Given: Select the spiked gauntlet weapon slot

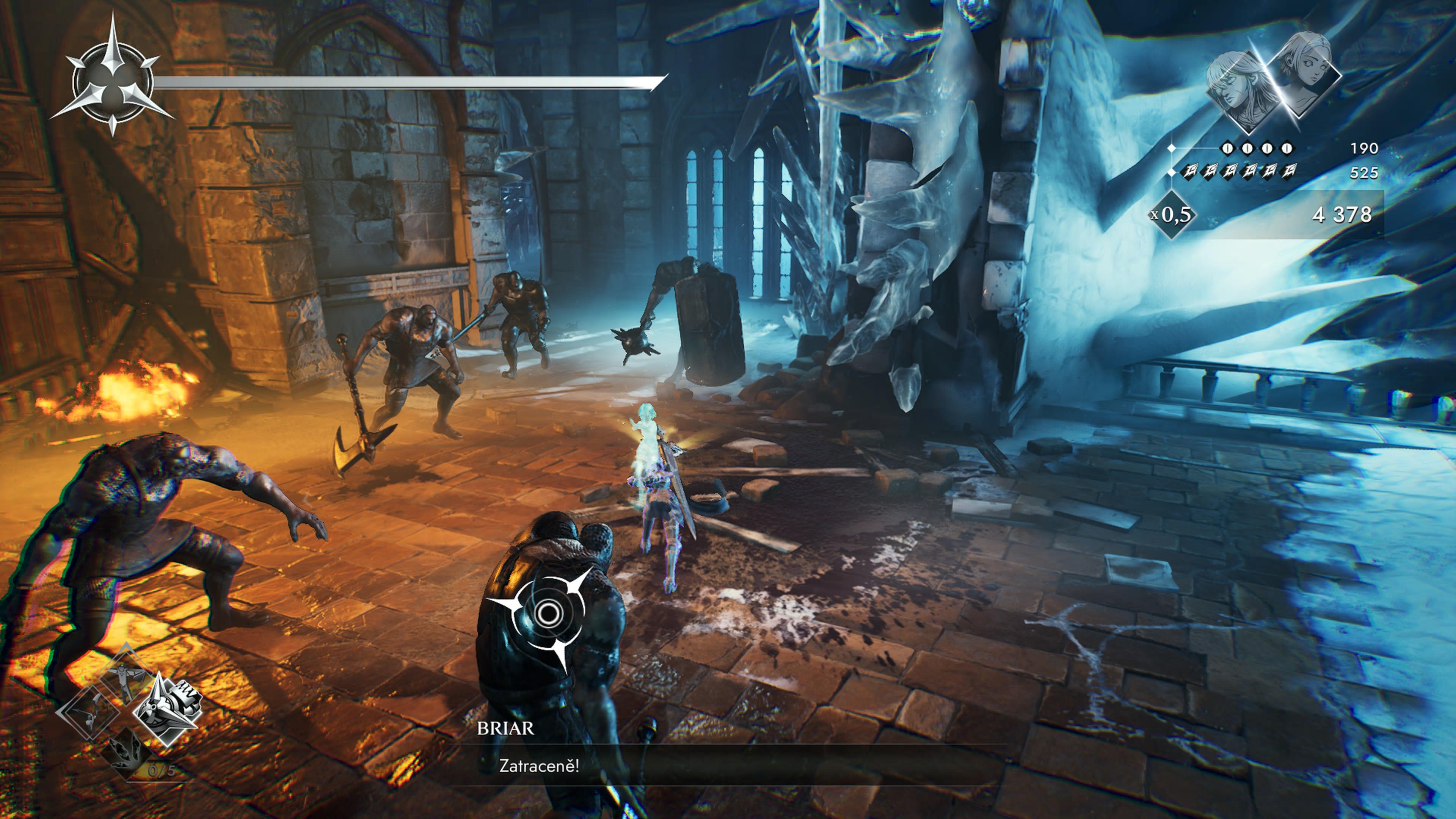Looking at the screenshot, I should [x=167, y=709].
